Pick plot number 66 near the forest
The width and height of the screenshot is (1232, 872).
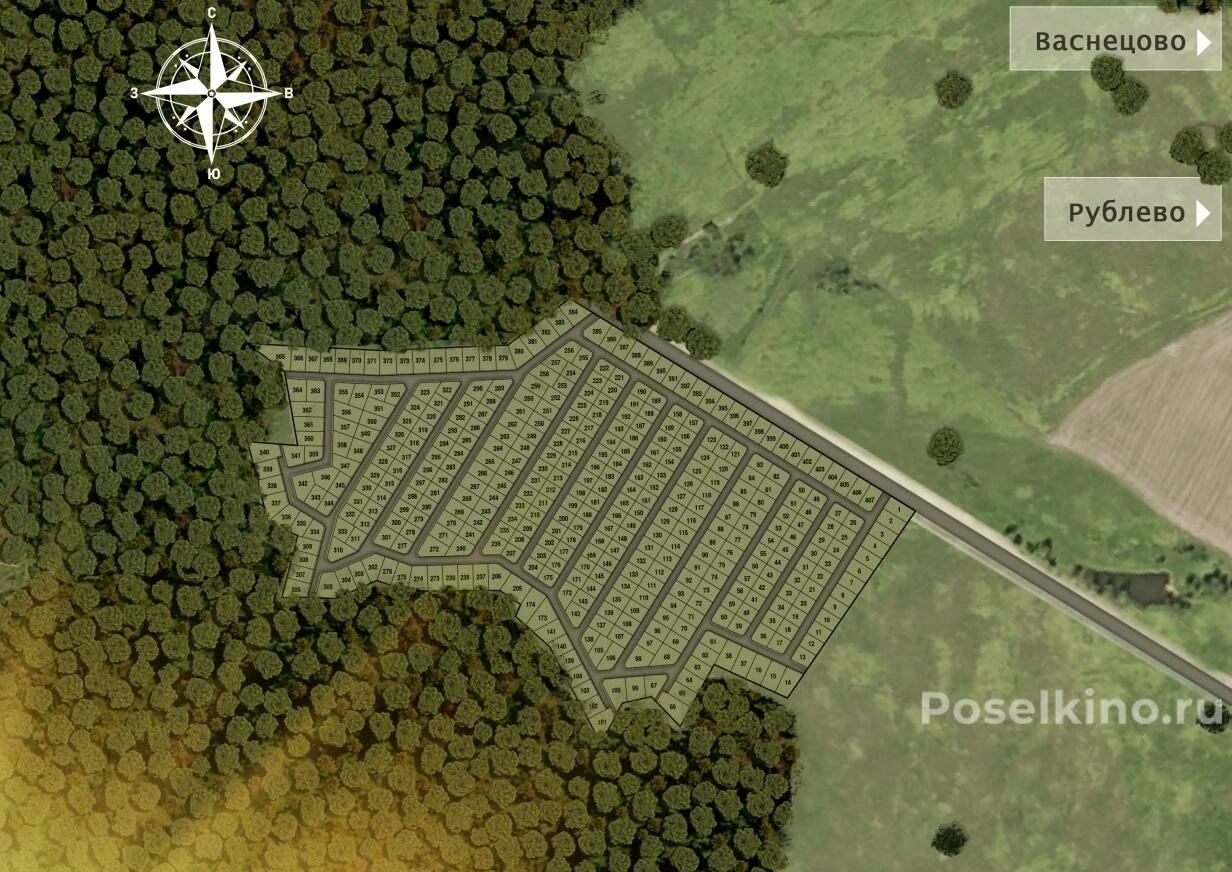[x=672, y=707]
